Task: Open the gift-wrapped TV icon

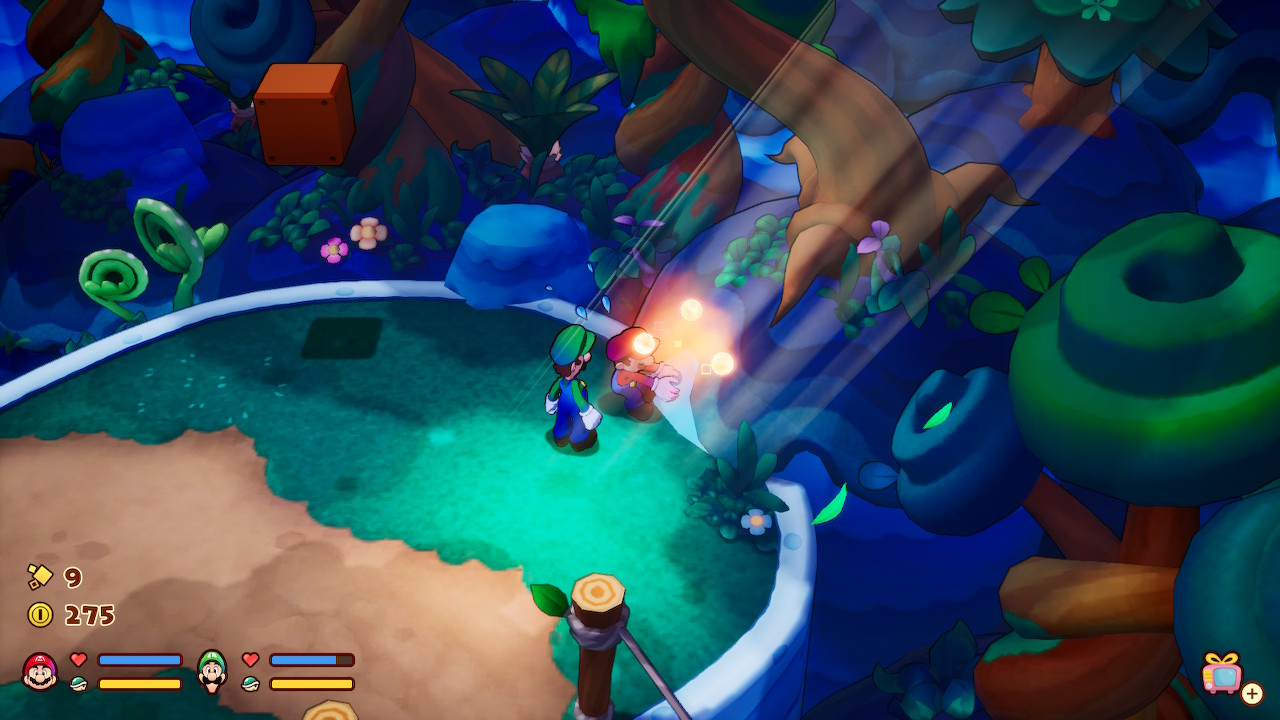Action: pyautogui.click(x=1222, y=673)
